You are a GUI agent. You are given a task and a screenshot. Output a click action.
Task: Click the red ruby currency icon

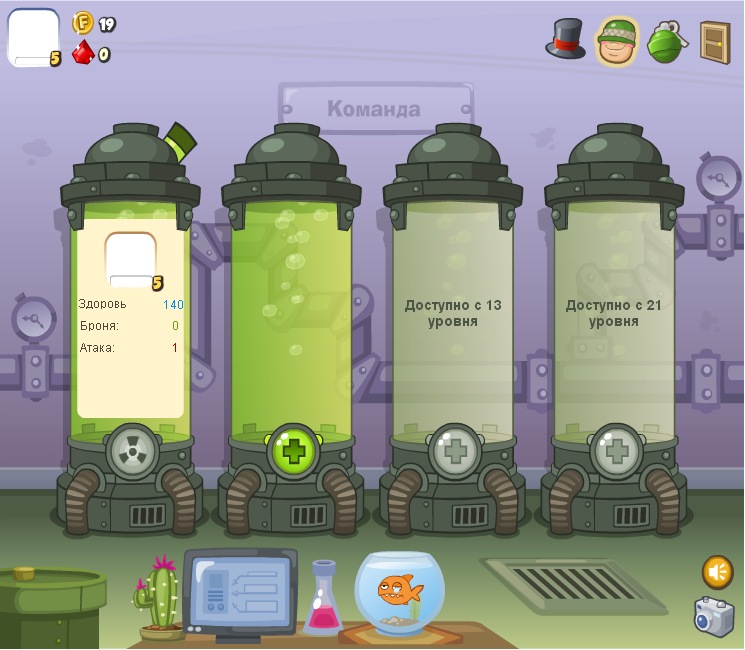(84, 52)
